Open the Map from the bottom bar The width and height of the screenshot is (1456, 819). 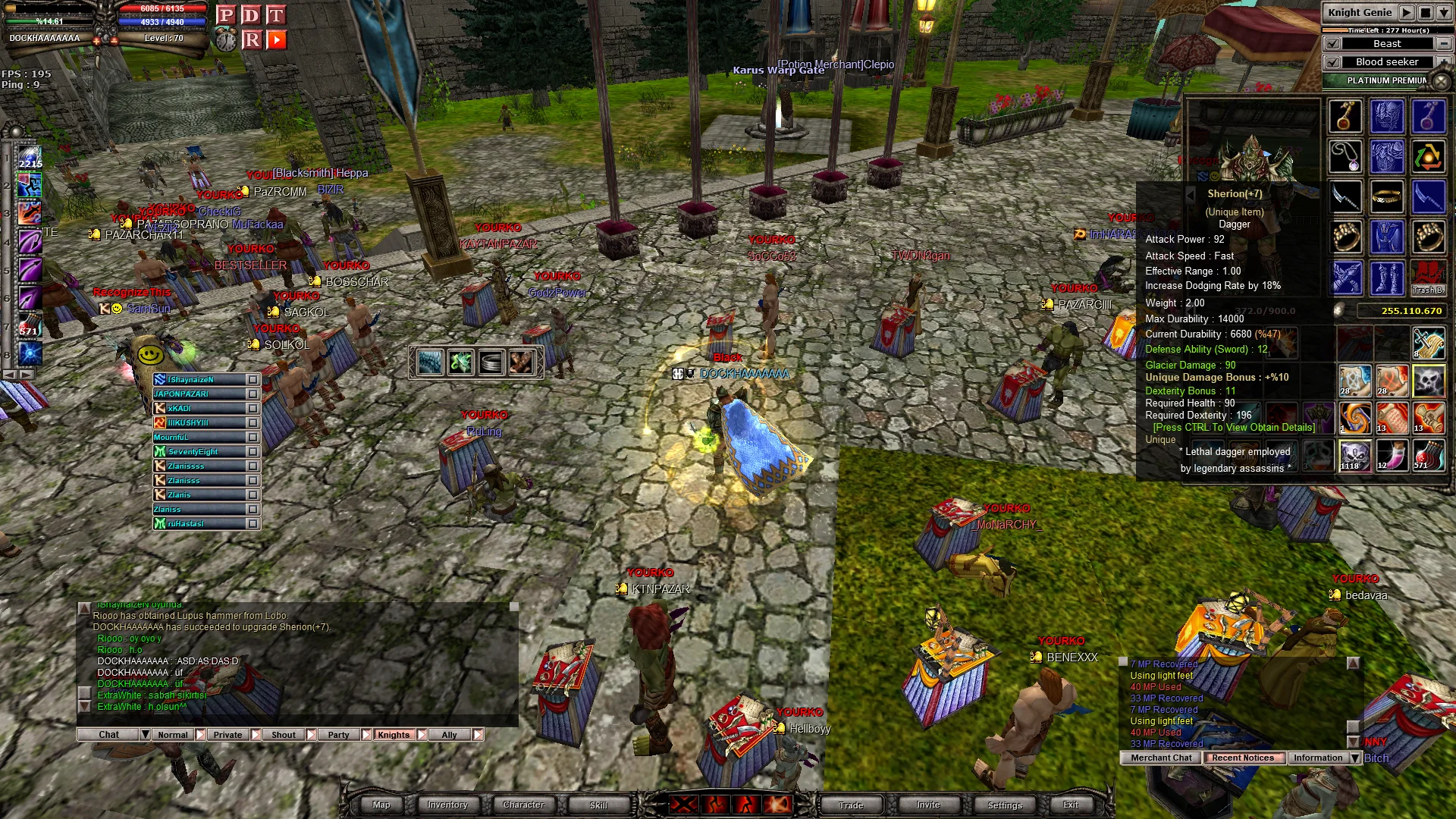click(x=381, y=805)
